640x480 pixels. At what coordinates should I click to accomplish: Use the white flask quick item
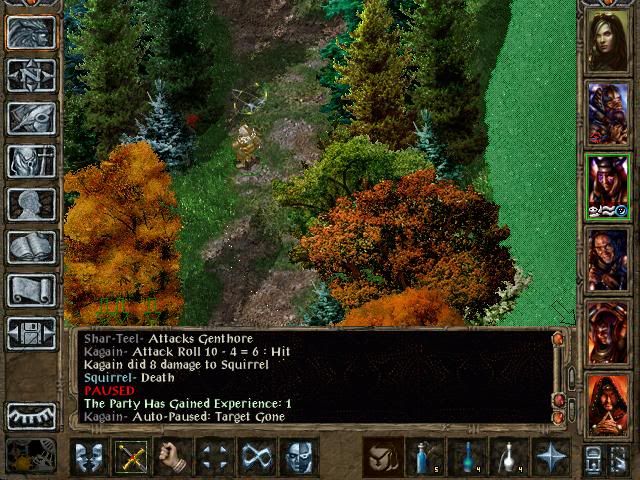(x=508, y=457)
